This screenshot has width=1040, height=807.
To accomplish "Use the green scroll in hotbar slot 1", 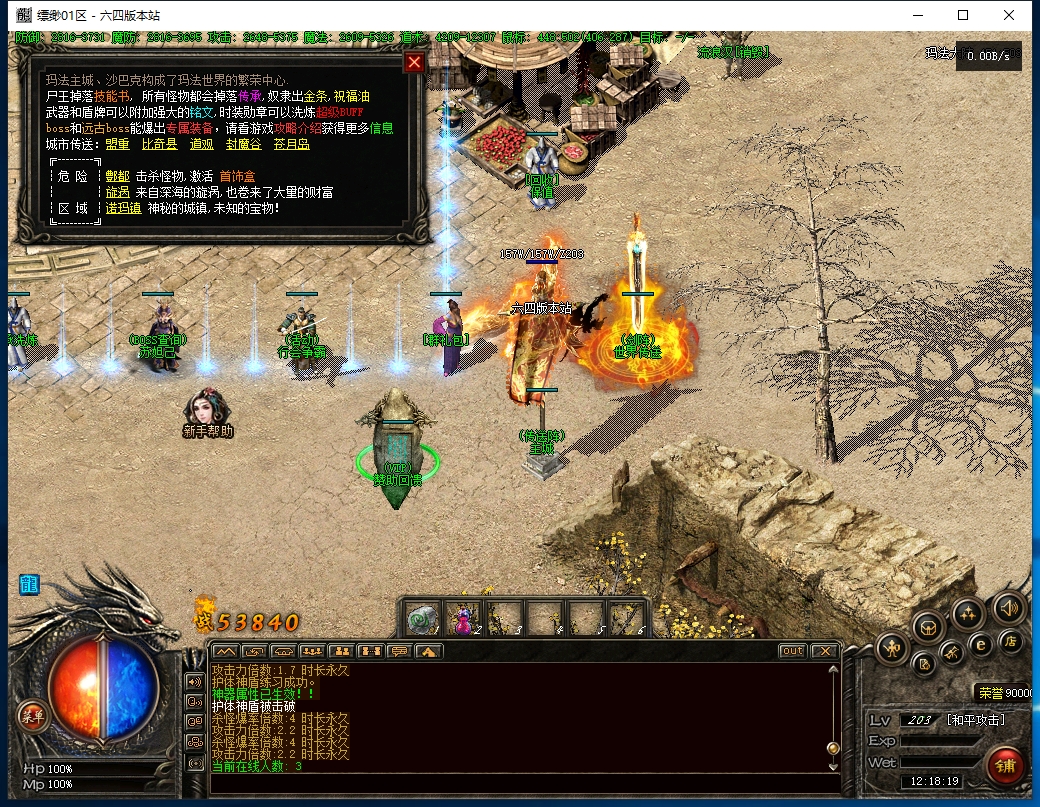I will (423, 619).
